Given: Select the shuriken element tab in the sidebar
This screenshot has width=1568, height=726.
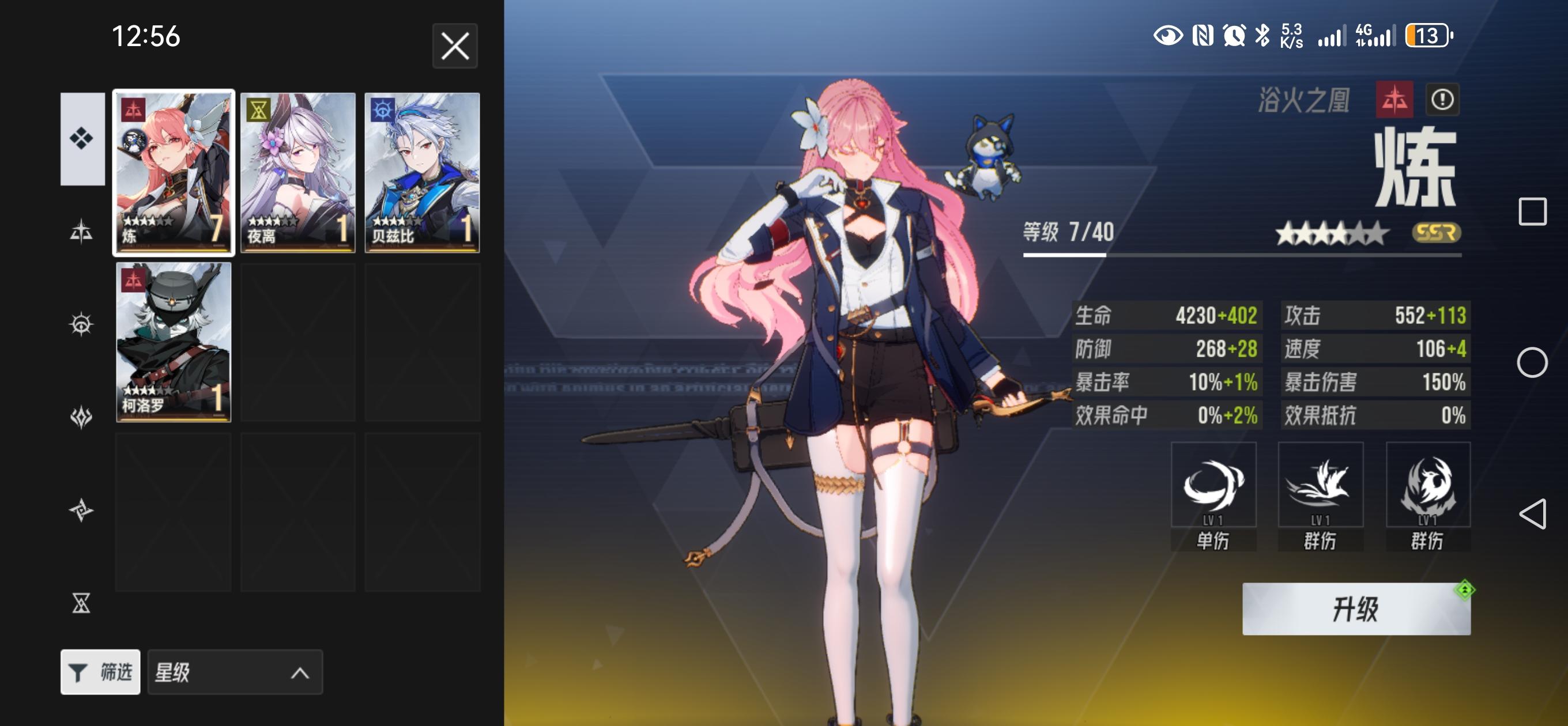Looking at the screenshot, I should [81, 511].
